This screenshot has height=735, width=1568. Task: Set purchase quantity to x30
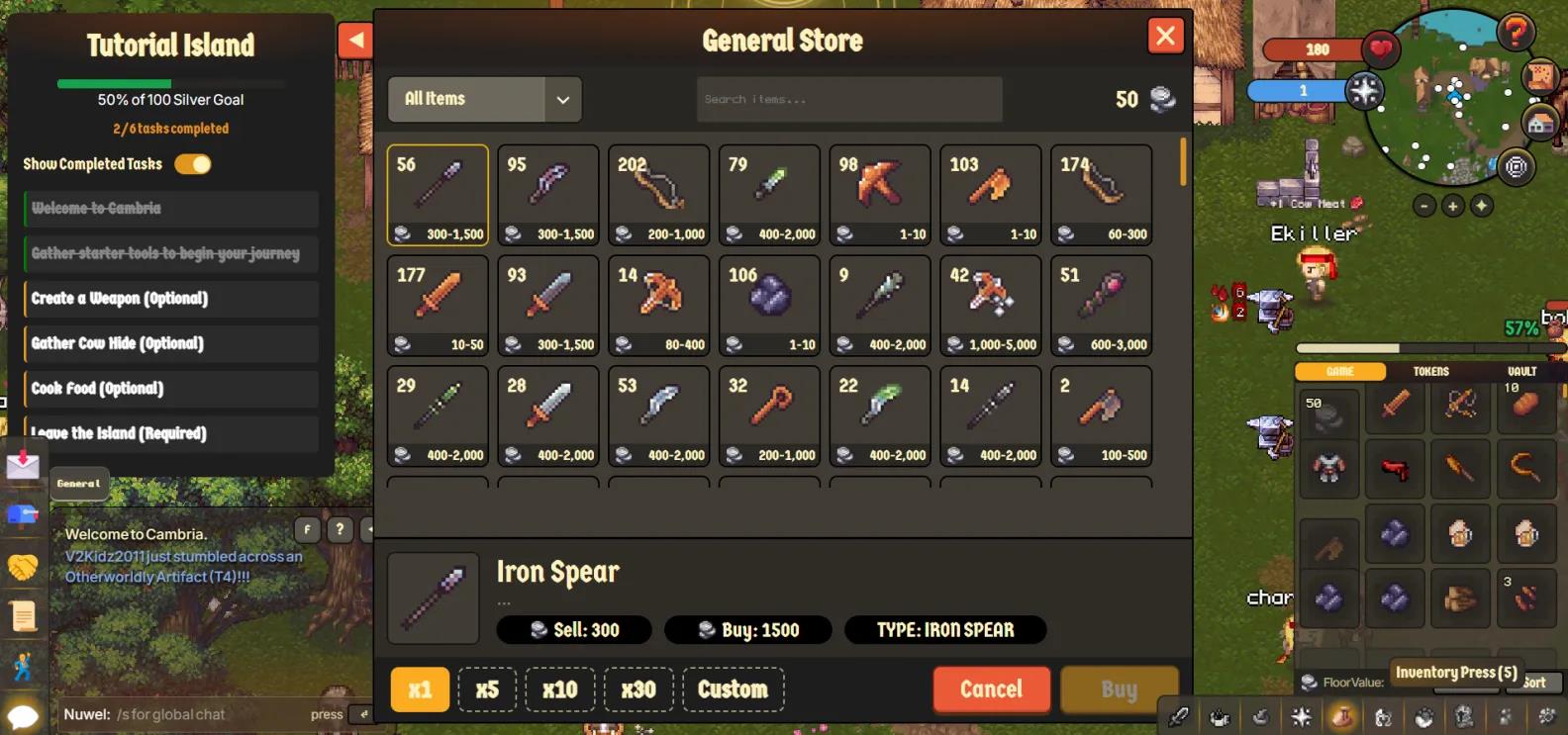click(x=638, y=689)
